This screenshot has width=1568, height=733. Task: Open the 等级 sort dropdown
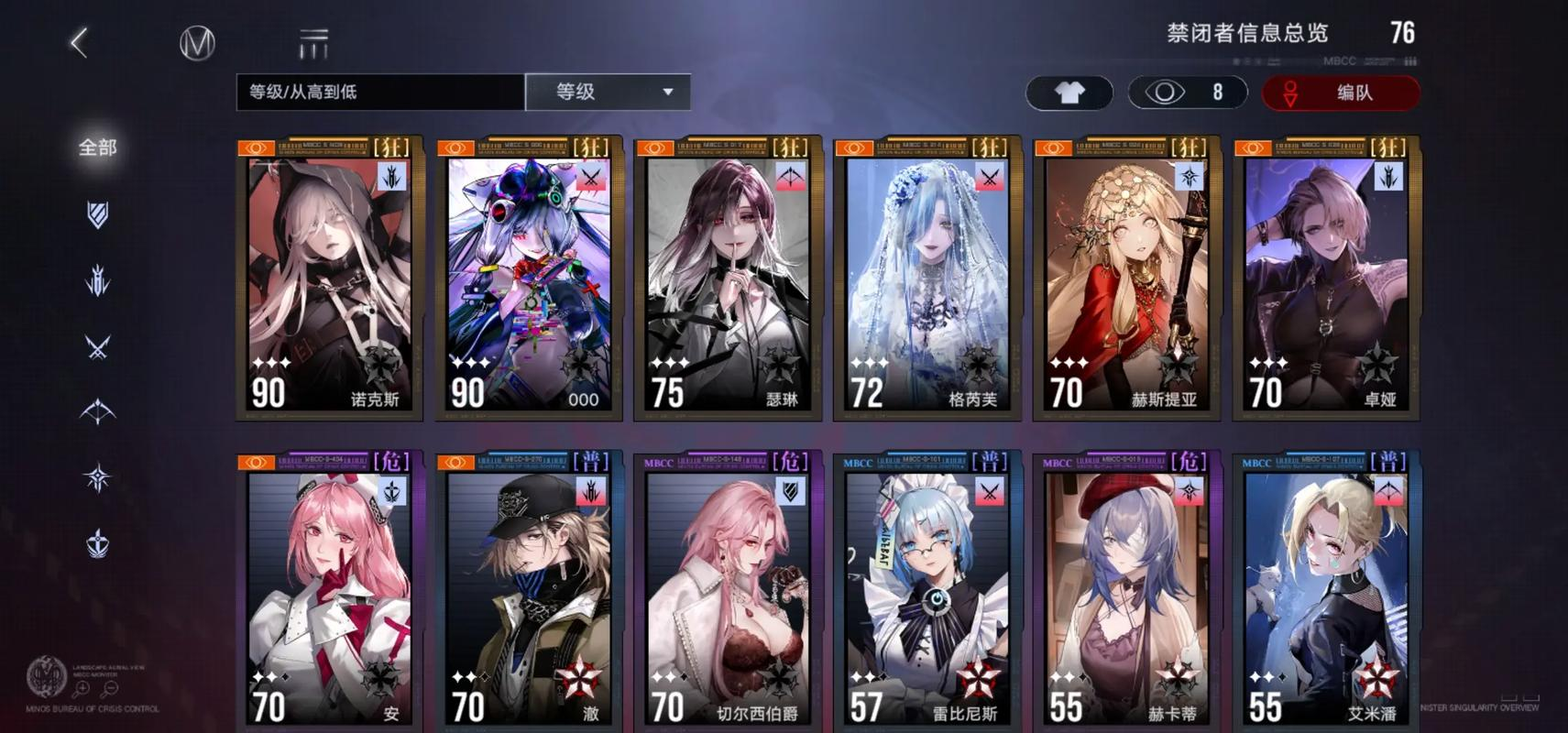coord(609,92)
